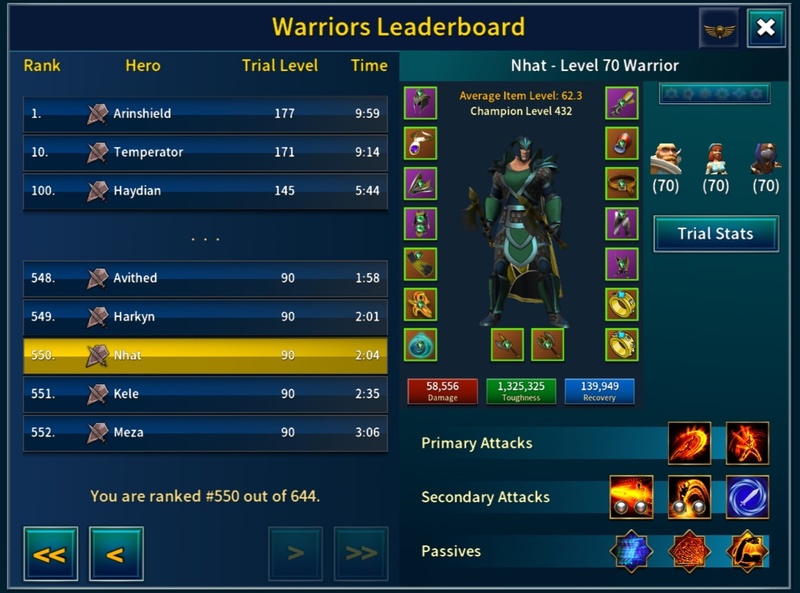Select Temperator's leaderboard row
The width and height of the screenshot is (800, 593).
pyautogui.click(x=205, y=152)
